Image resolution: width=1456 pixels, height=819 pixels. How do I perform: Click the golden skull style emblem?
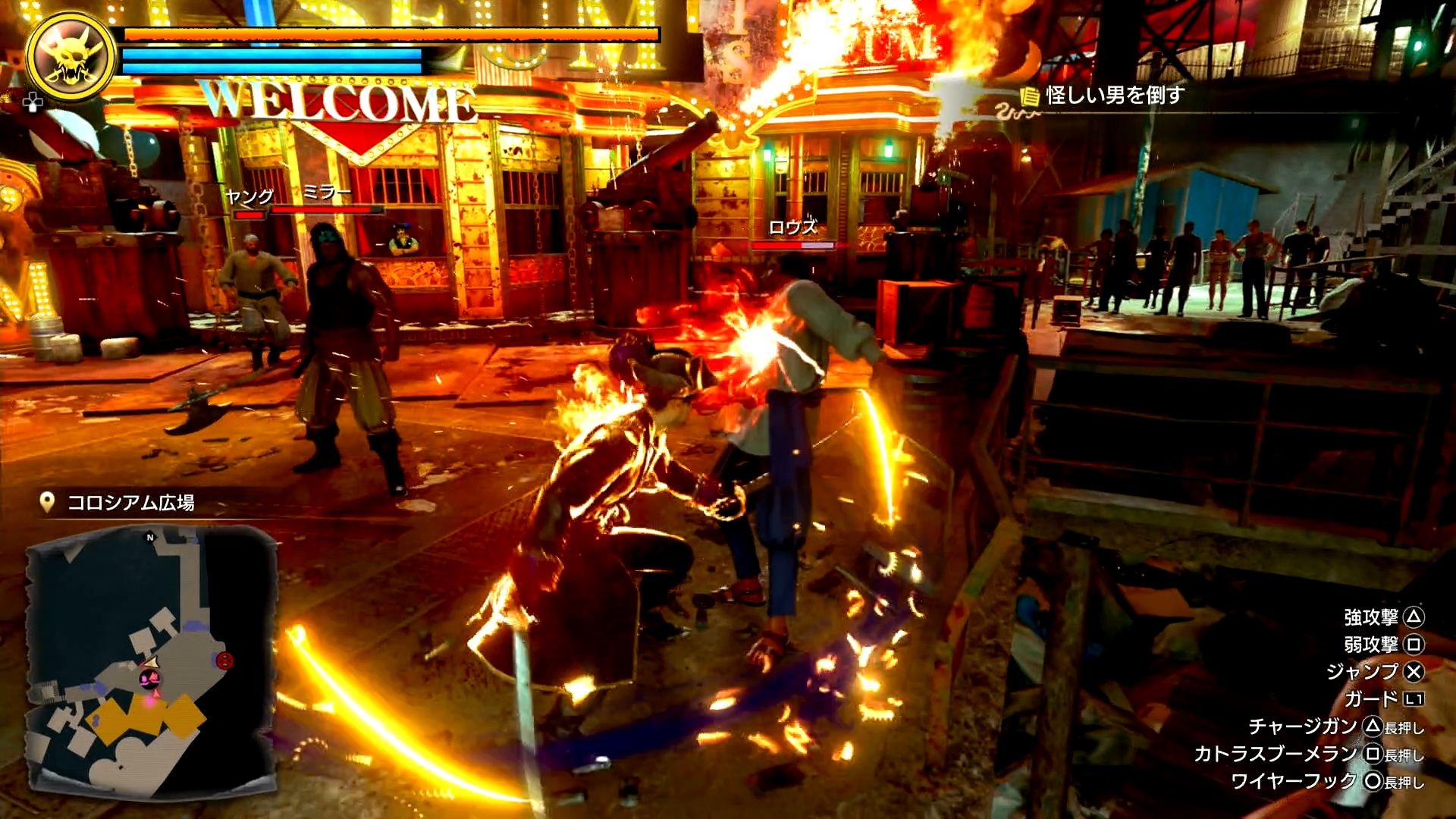[71, 58]
